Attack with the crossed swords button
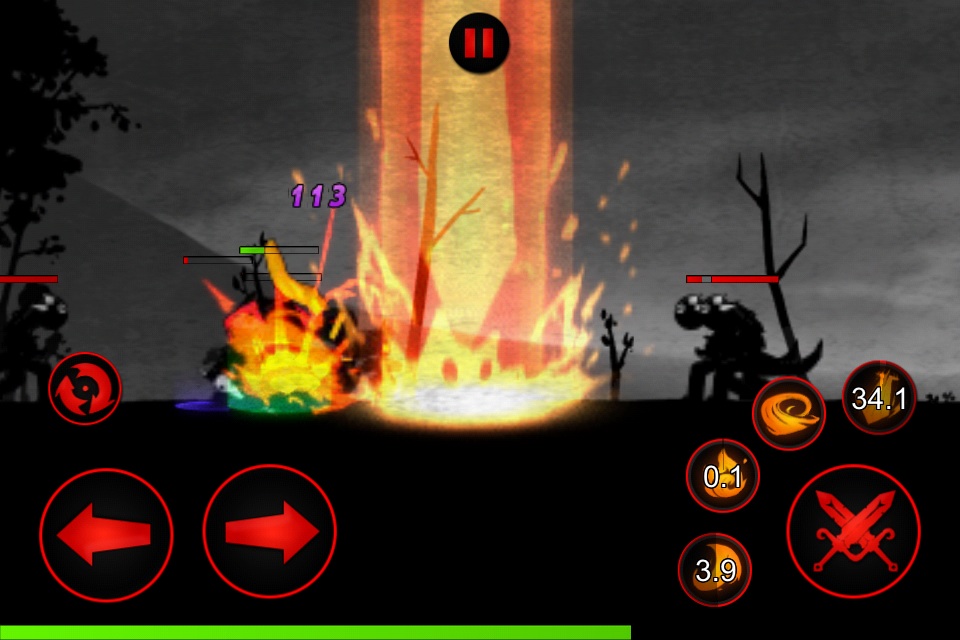Image resolution: width=960 pixels, height=640 pixels. (853, 532)
